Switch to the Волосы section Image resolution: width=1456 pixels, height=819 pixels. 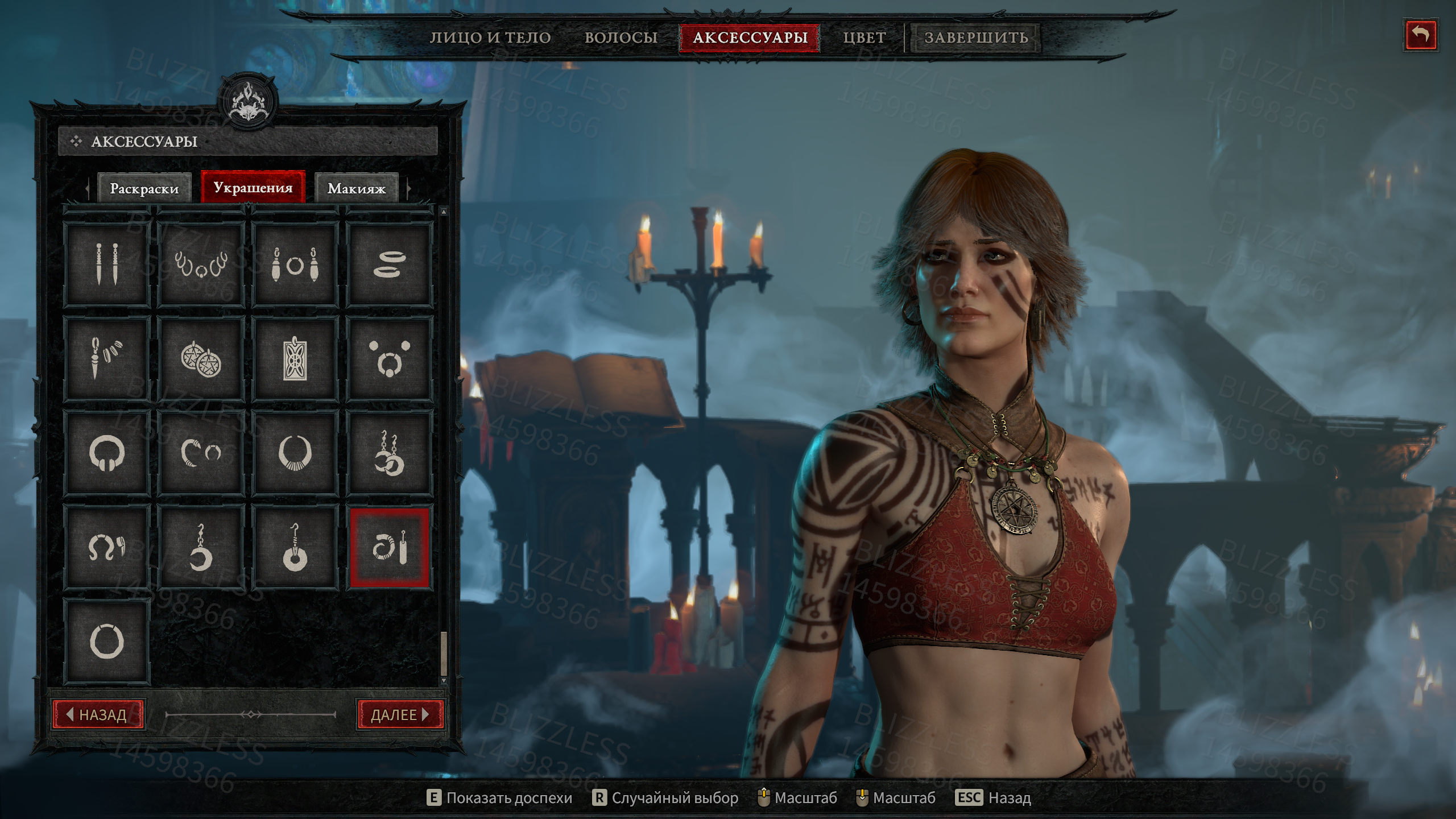[x=621, y=38]
